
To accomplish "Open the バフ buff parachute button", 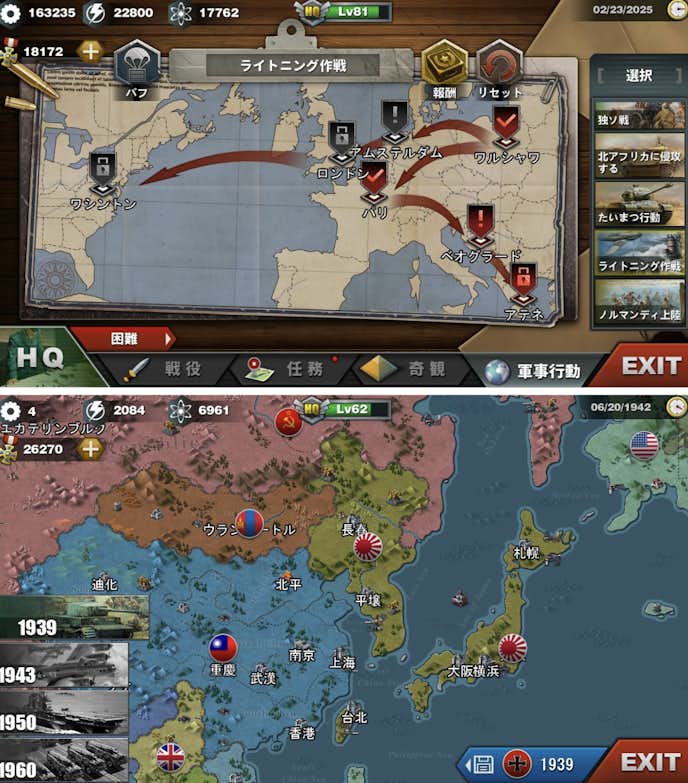I will 137,66.
